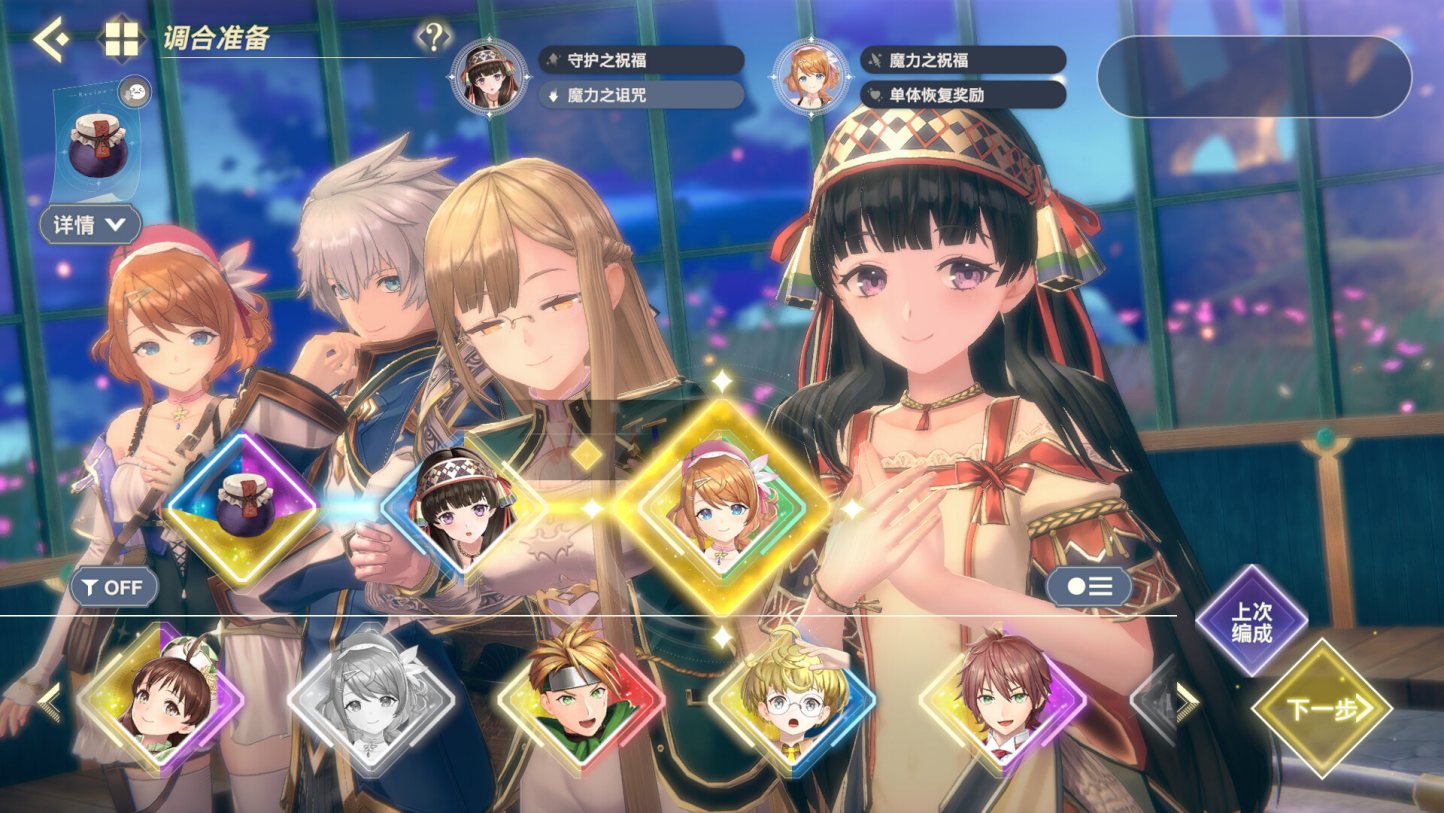
Task: Toggle the filter OFF switch
Action: click(113, 588)
